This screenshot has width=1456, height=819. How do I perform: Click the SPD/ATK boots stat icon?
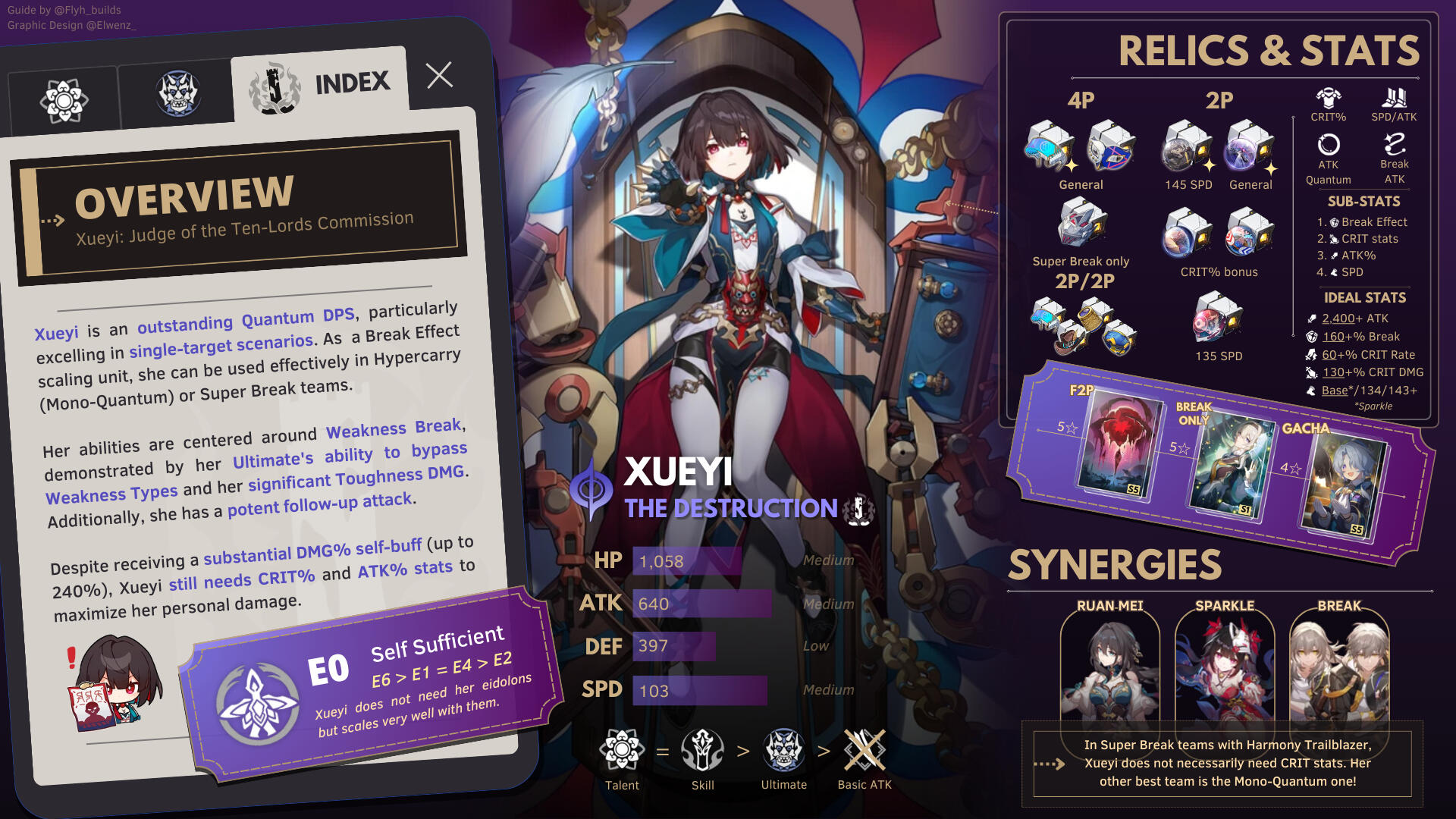point(1394,99)
